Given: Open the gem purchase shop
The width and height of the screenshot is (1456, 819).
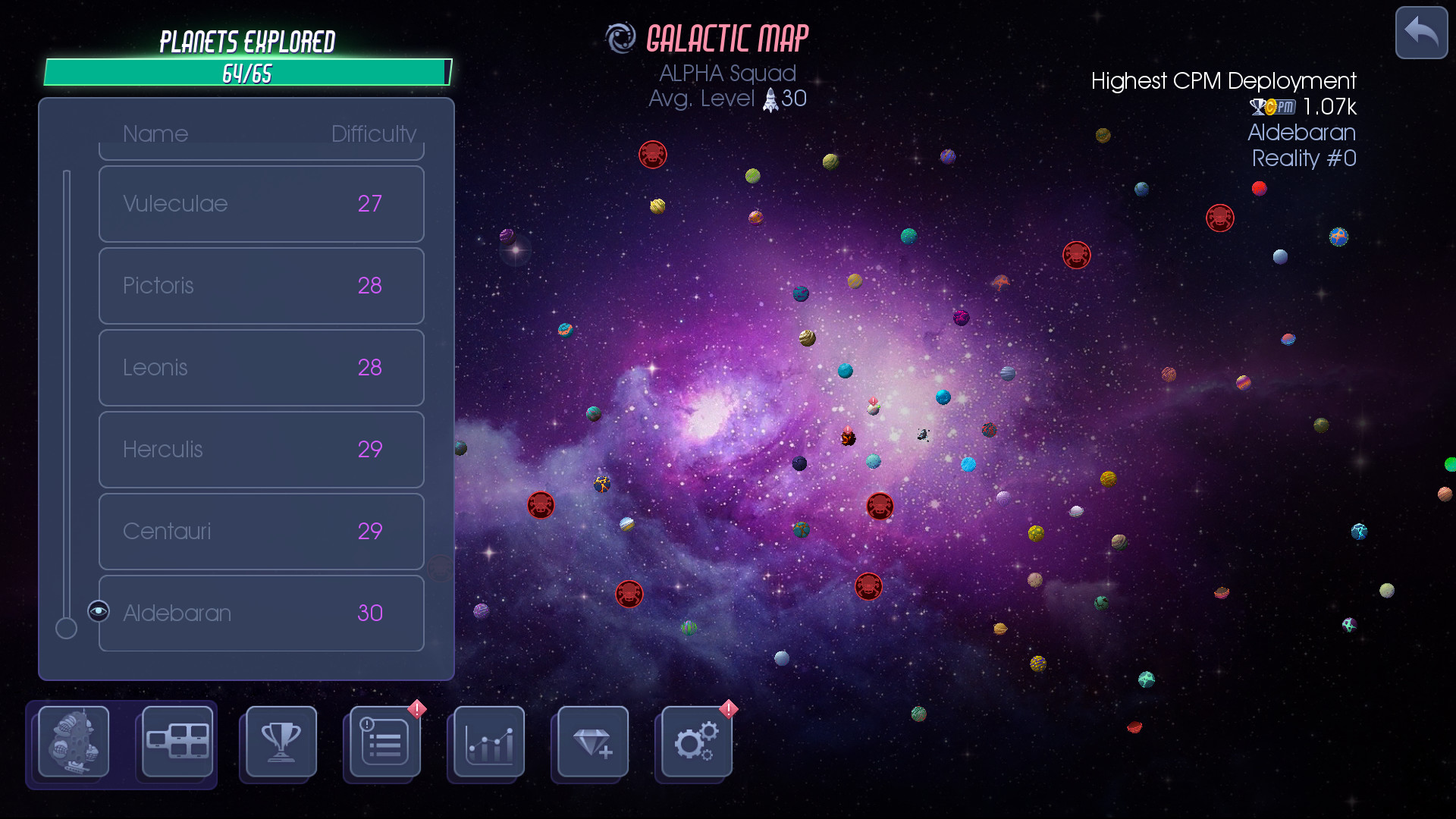Looking at the screenshot, I should [591, 743].
